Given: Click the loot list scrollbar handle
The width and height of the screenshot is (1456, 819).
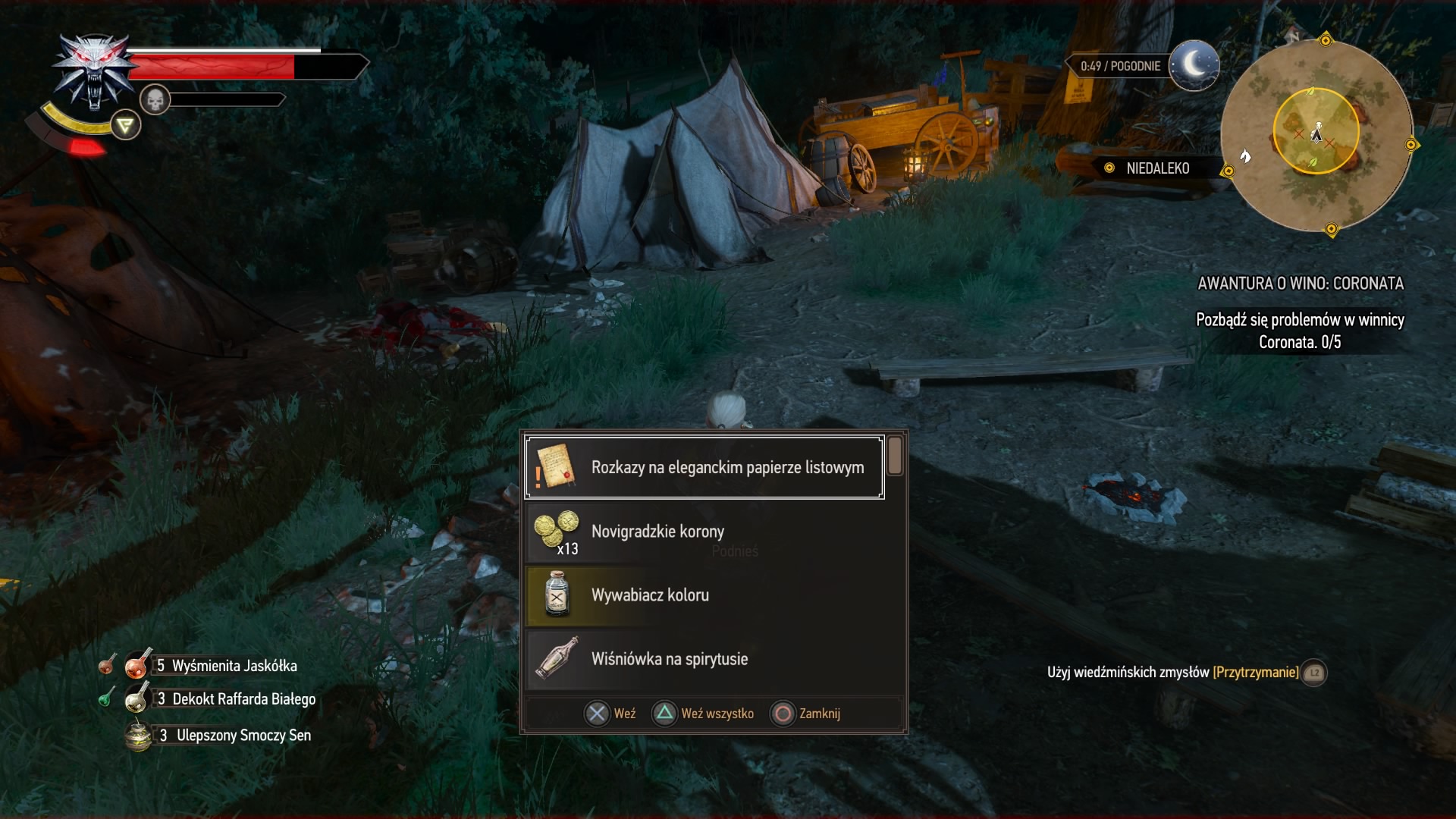Looking at the screenshot, I should pyautogui.click(x=895, y=455).
